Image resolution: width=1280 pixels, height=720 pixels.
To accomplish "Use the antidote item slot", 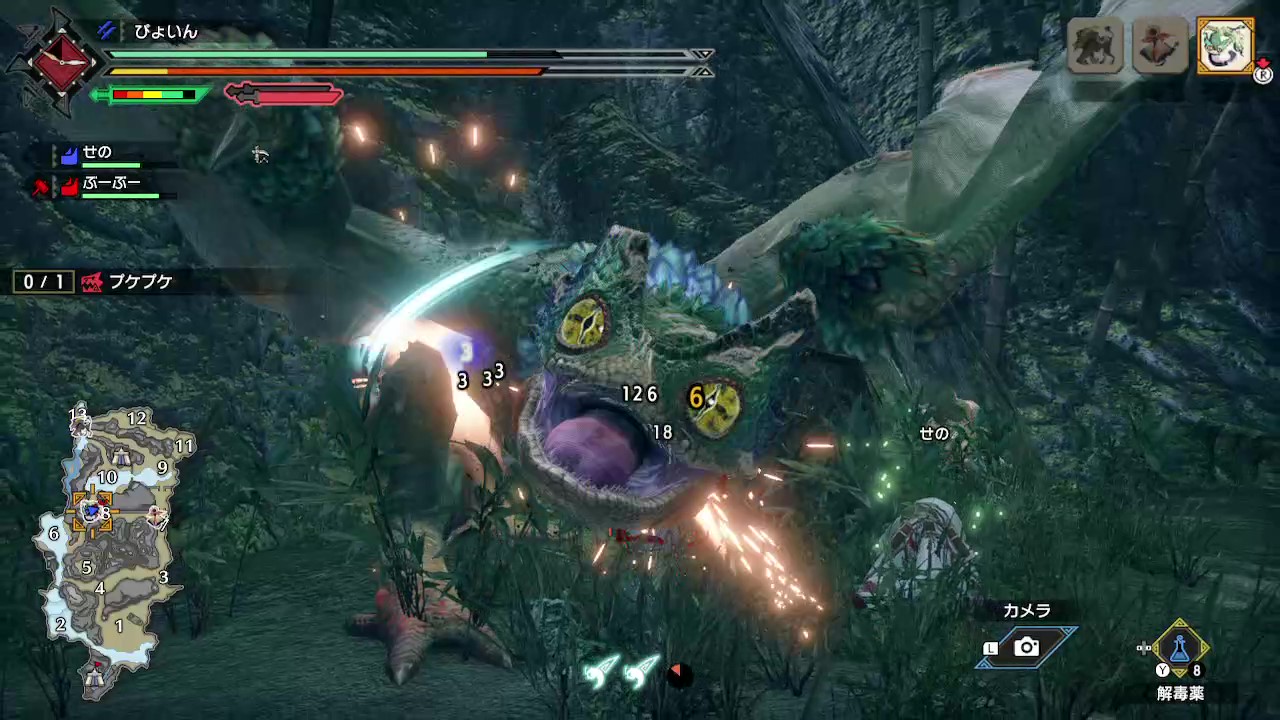I will point(1180,648).
